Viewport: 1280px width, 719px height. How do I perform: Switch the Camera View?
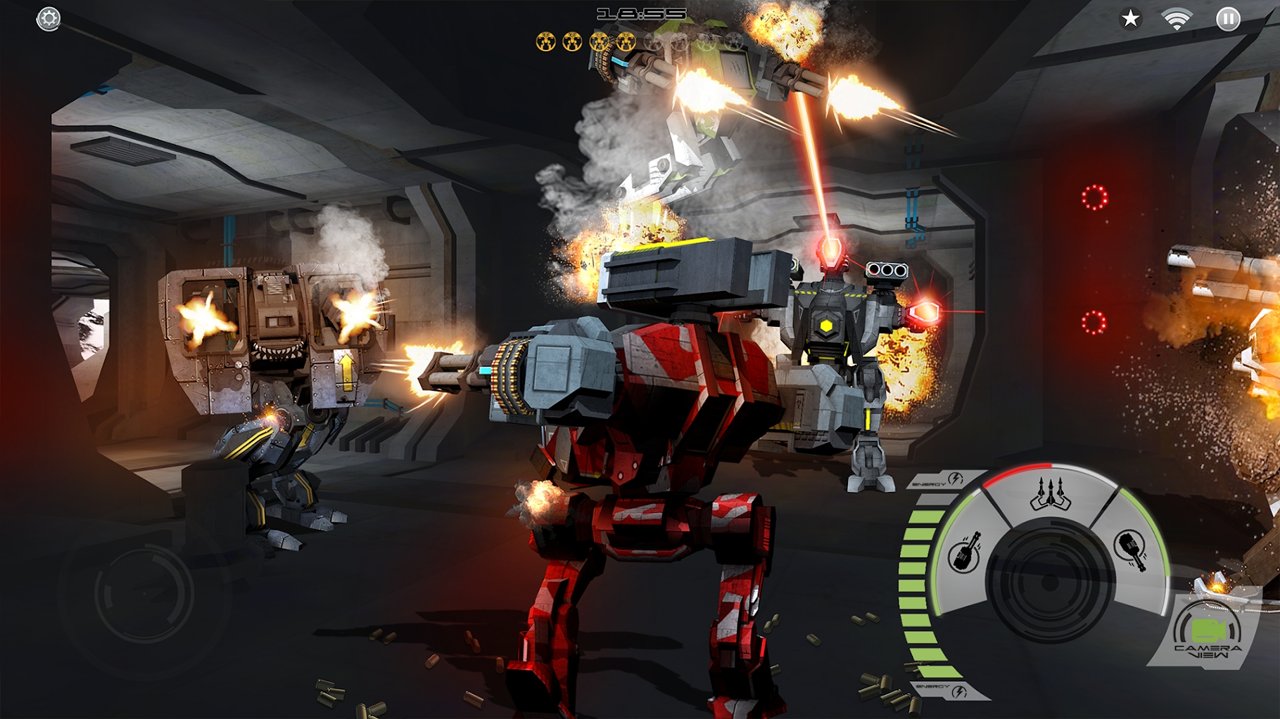click(x=1207, y=633)
